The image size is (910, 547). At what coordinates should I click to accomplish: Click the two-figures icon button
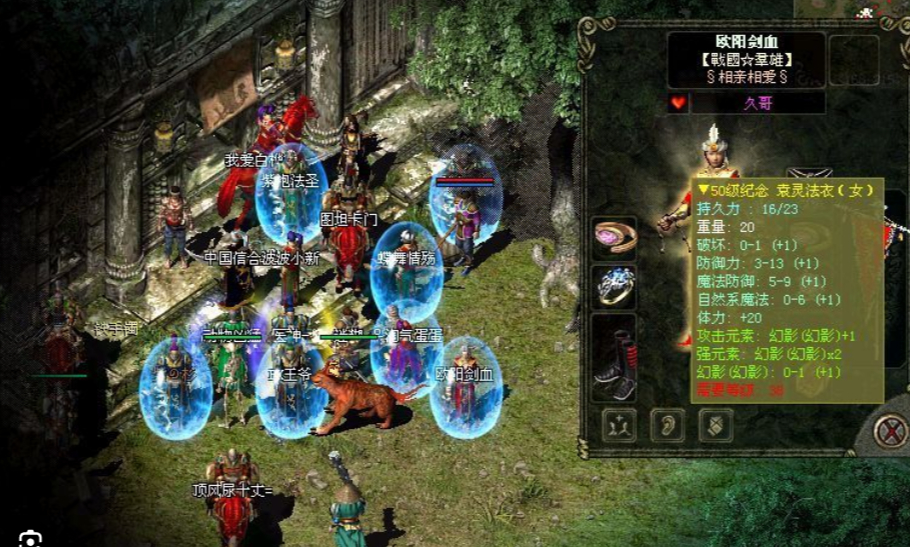pyautogui.click(x=620, y=425)
